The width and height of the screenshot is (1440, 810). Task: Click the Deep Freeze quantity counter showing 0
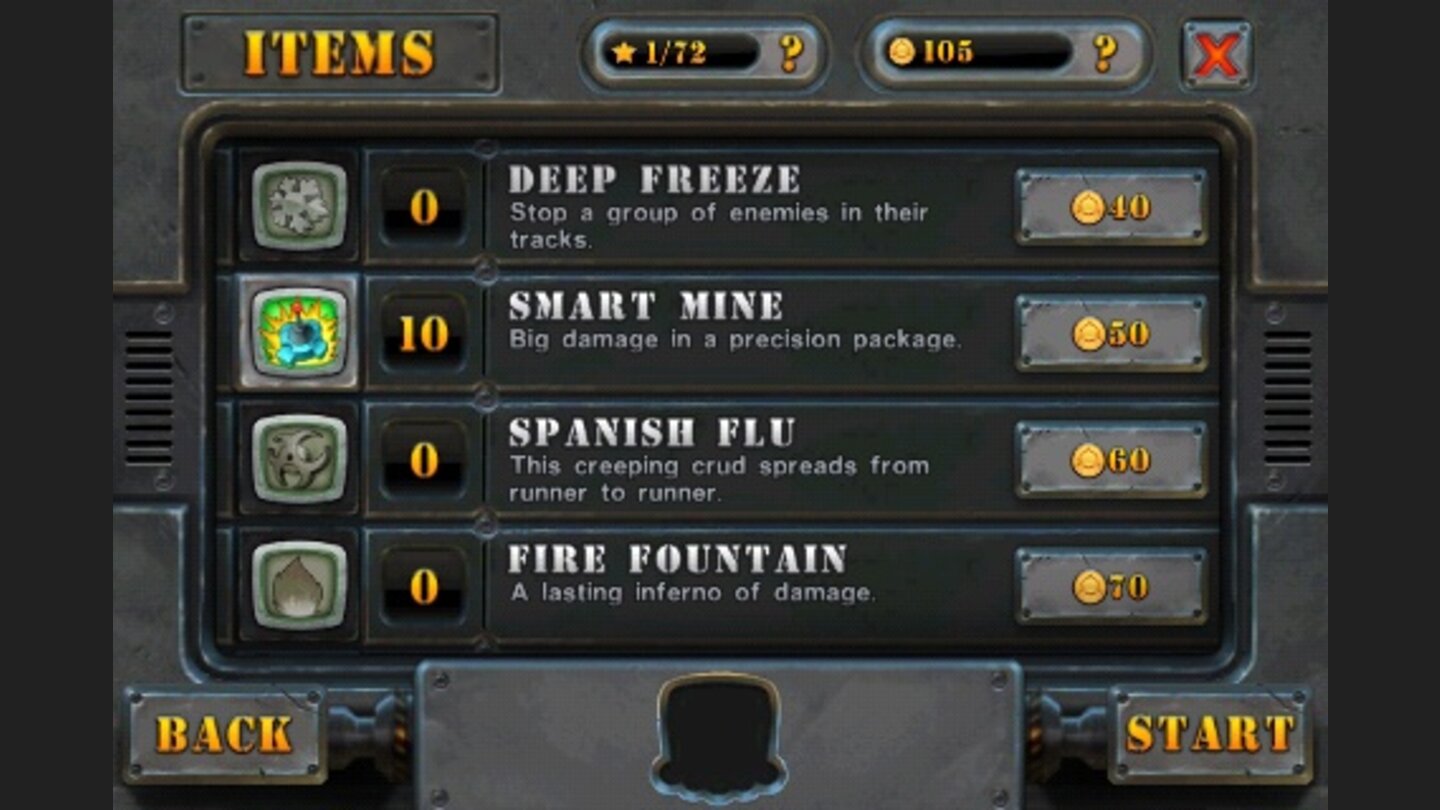pos(424,209)
